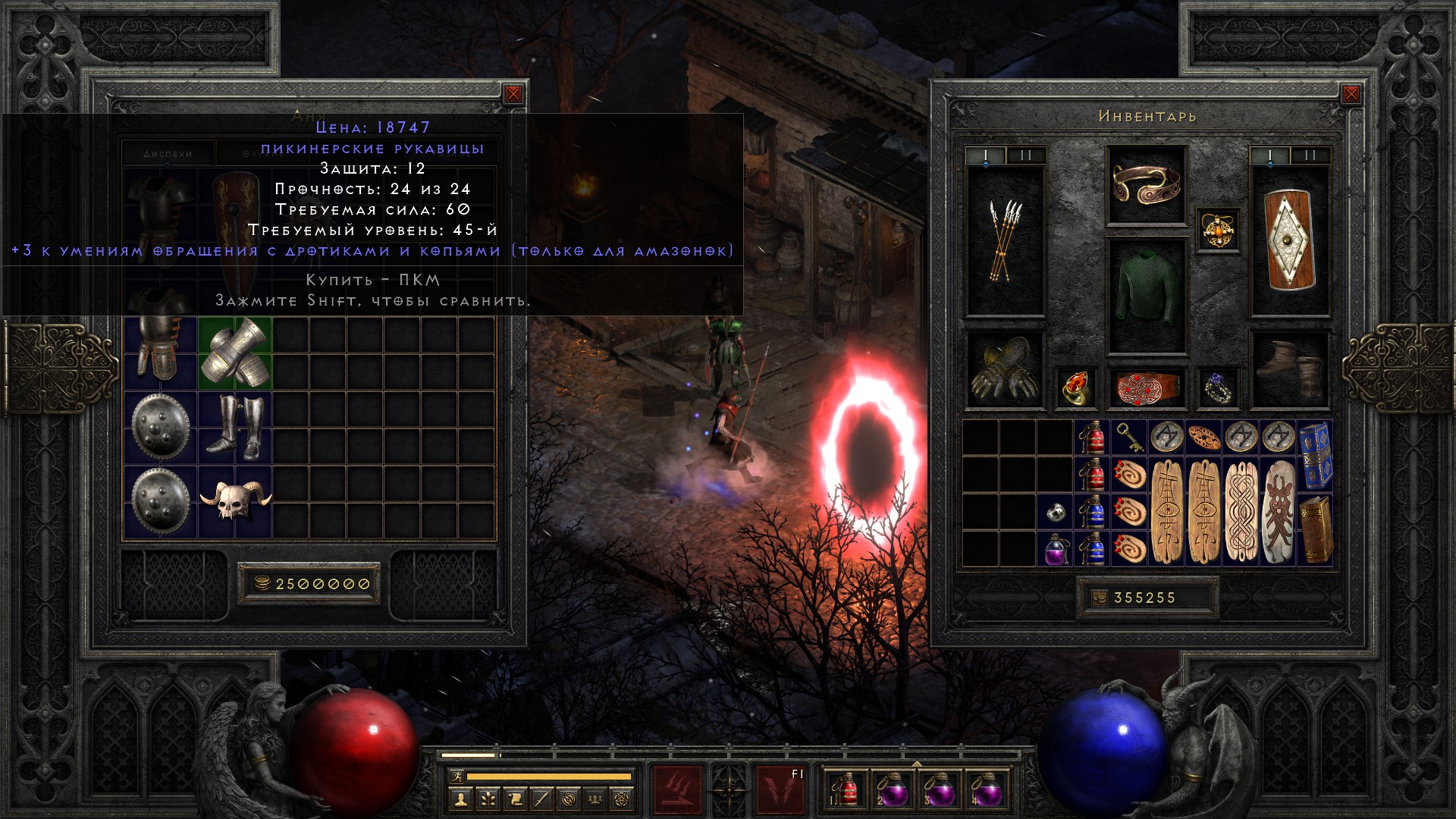
Task: Open the character screen mini-menu button
Action: click(x=460, y=799)
